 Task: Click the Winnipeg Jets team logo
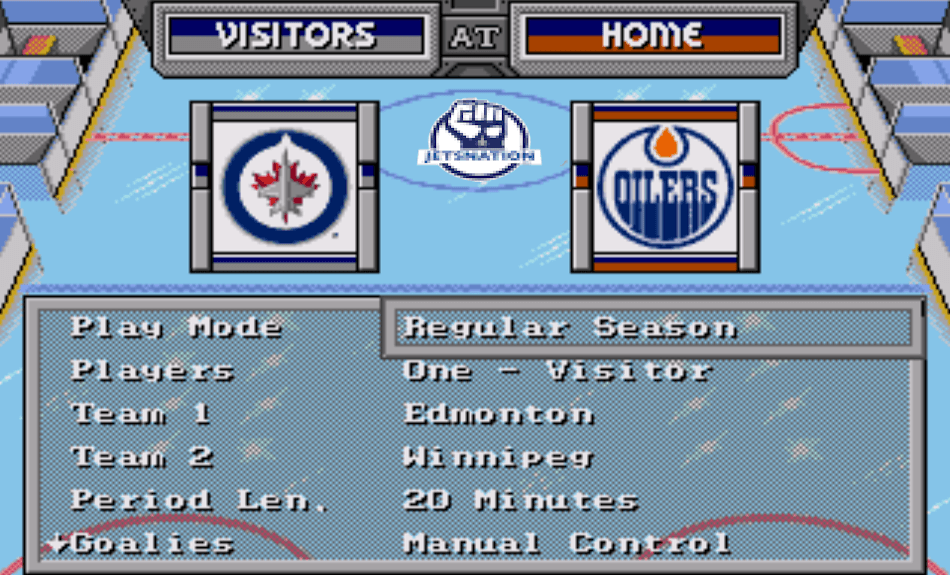coord(285,187)
